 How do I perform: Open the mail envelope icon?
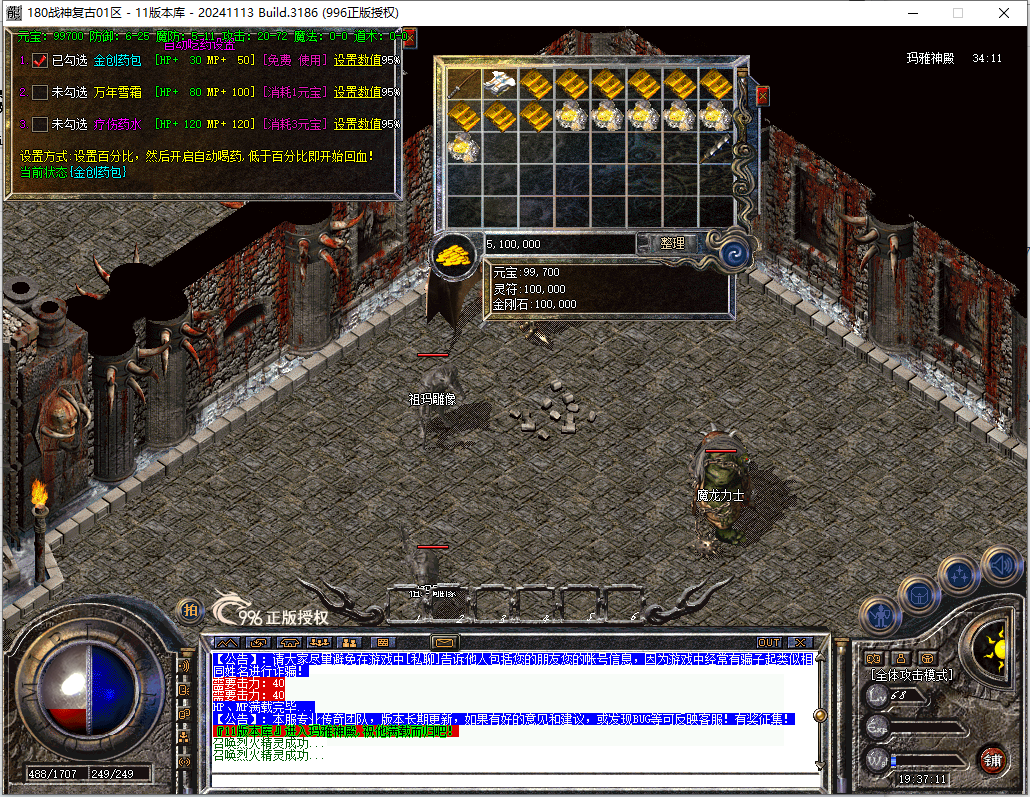pyautogui.click(x=444, y=642)
